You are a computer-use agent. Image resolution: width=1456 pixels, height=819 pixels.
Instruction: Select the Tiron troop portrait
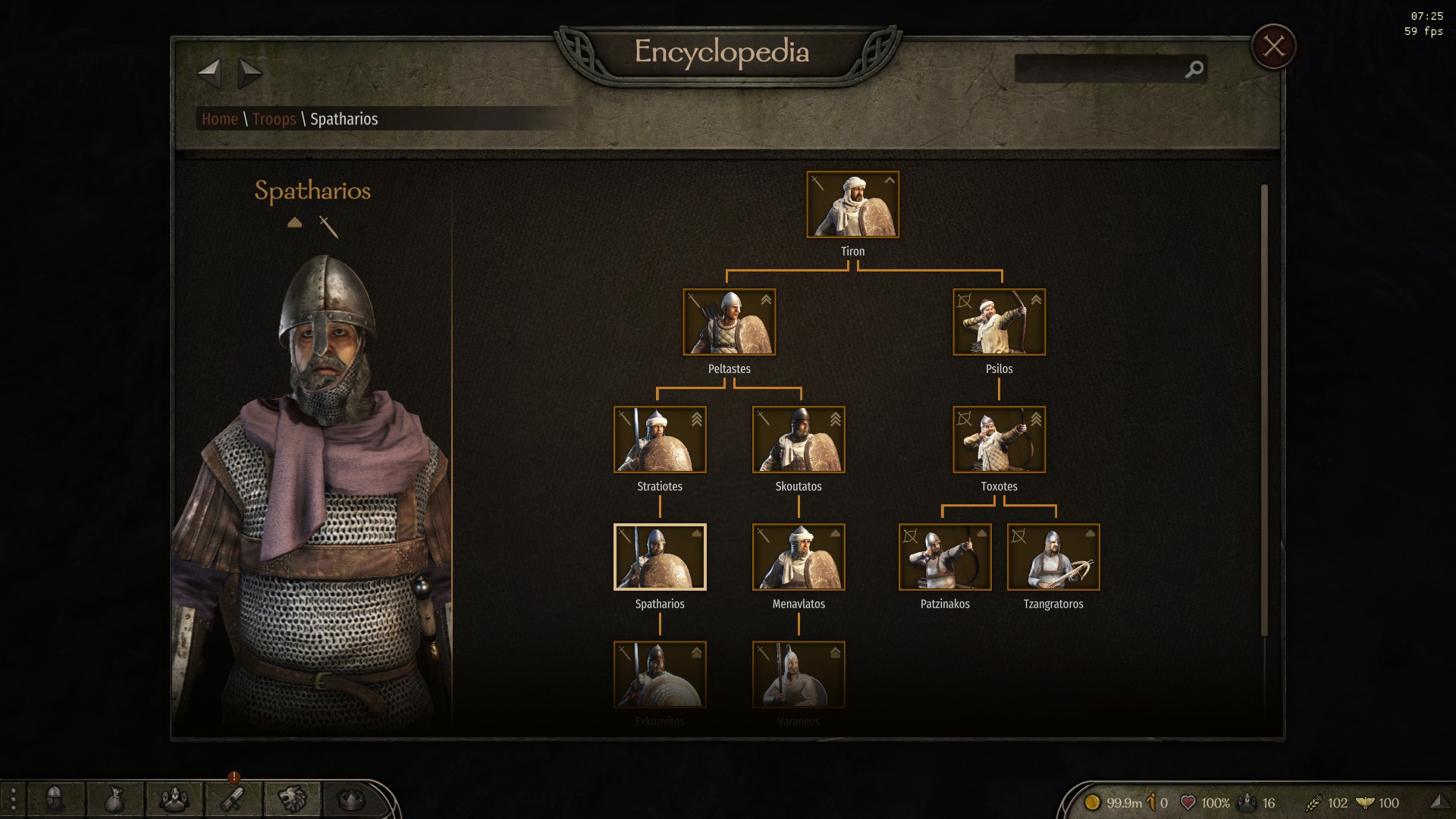(x=852, y=205)
